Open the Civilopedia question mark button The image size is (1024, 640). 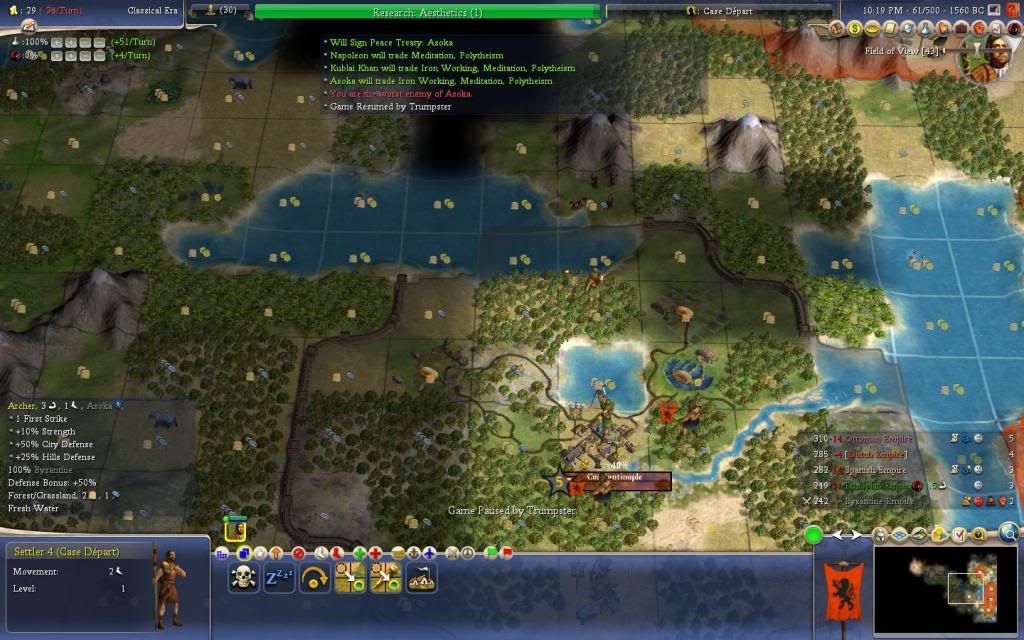(1014, 10)
